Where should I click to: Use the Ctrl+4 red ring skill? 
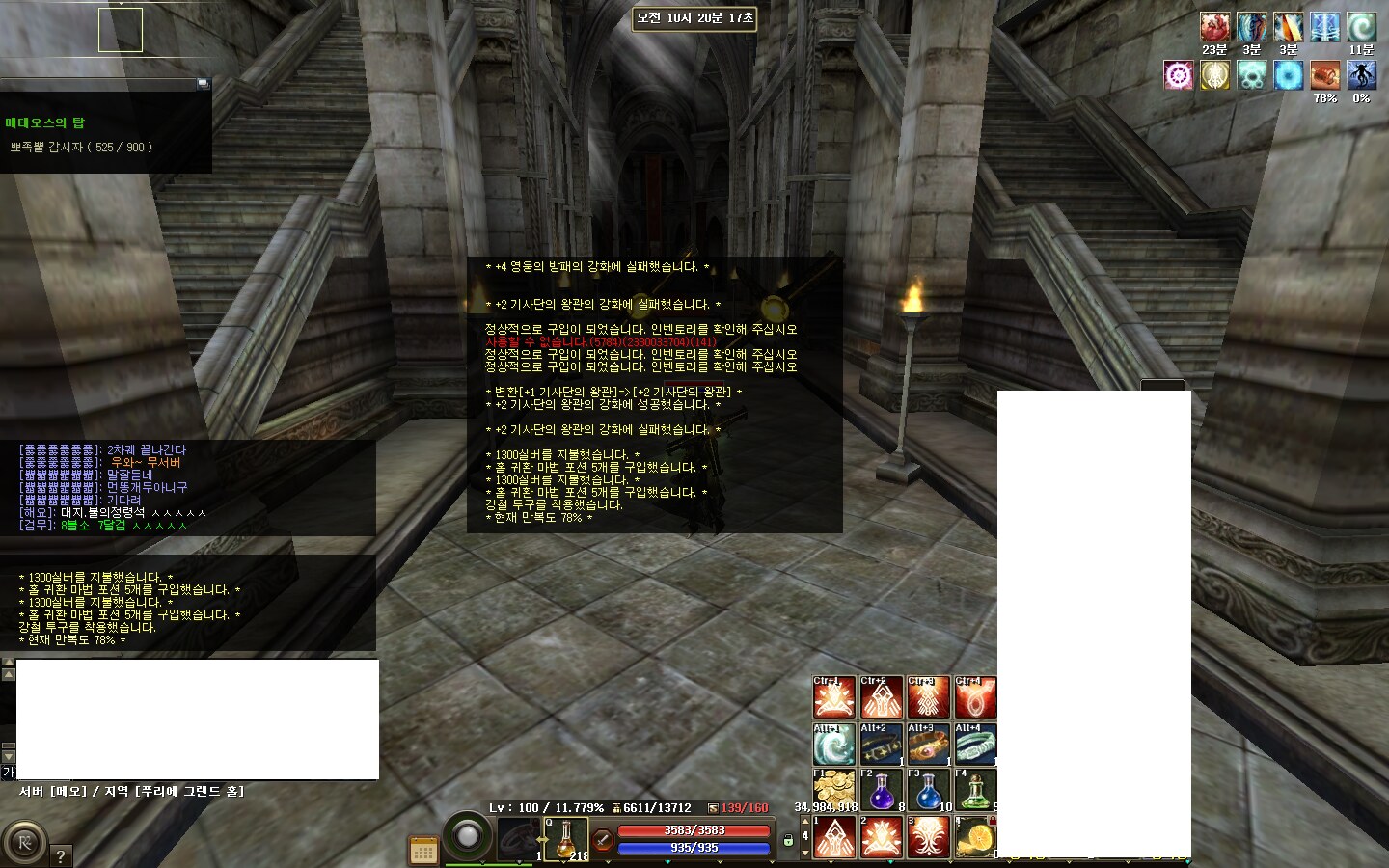tap(975, 697)
